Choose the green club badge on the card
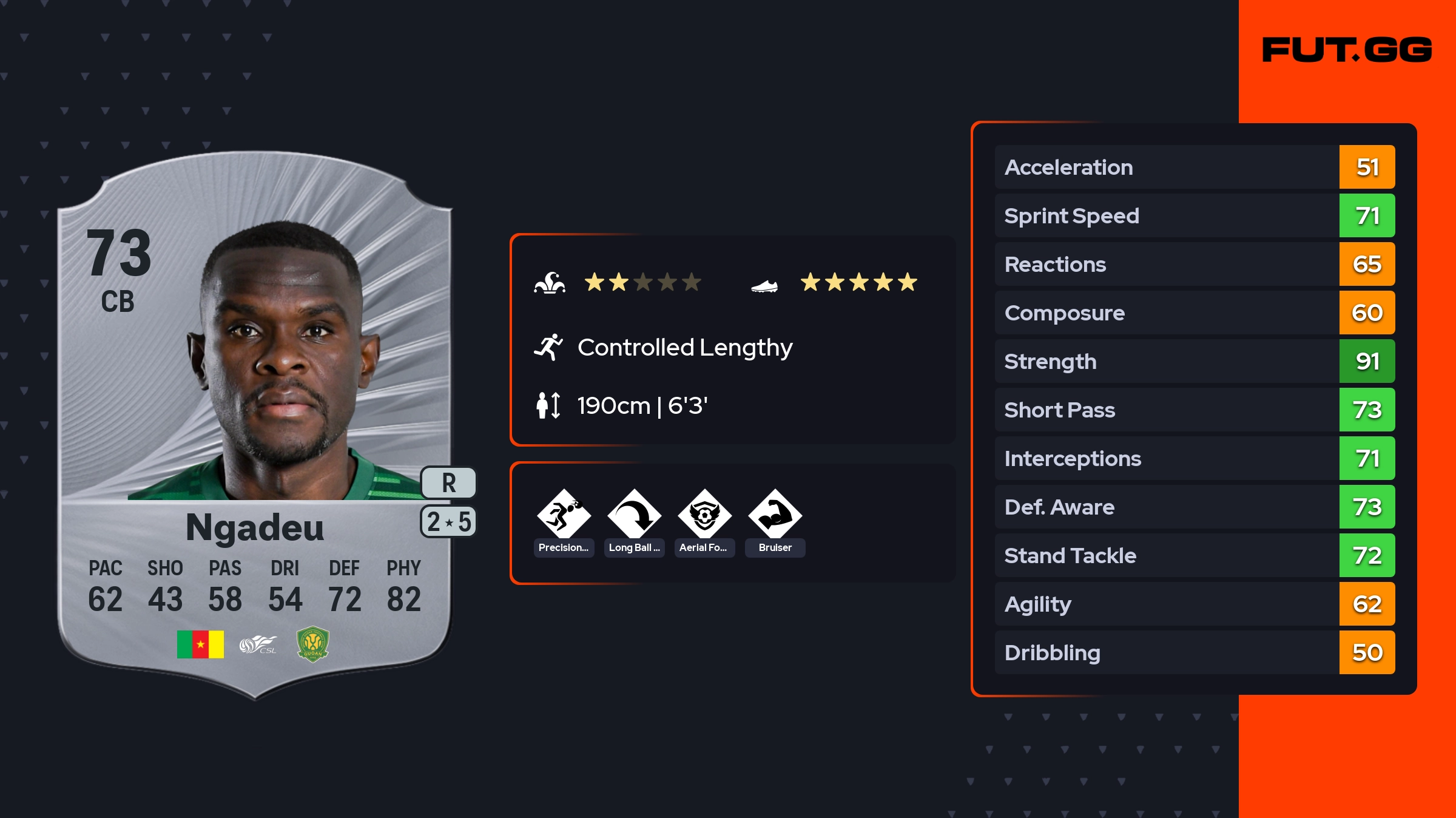 click(x=312, y=644)
